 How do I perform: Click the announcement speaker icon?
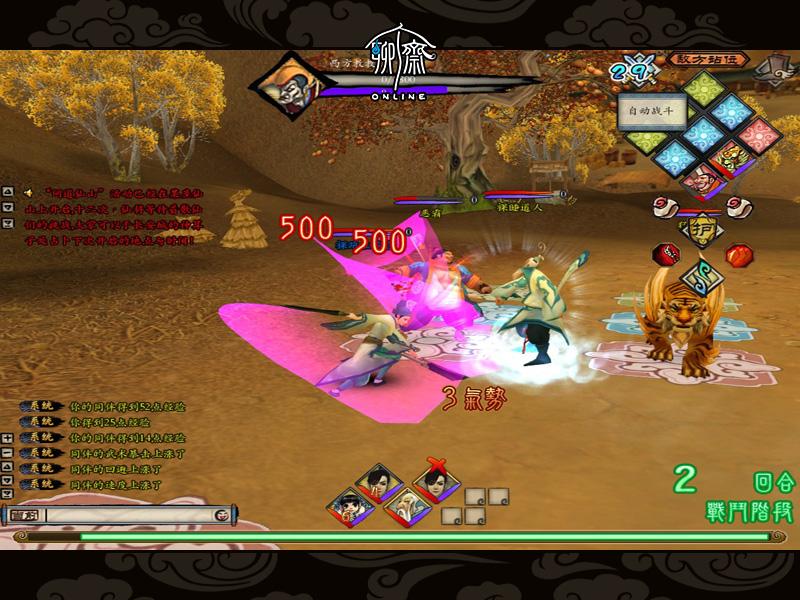28,192
